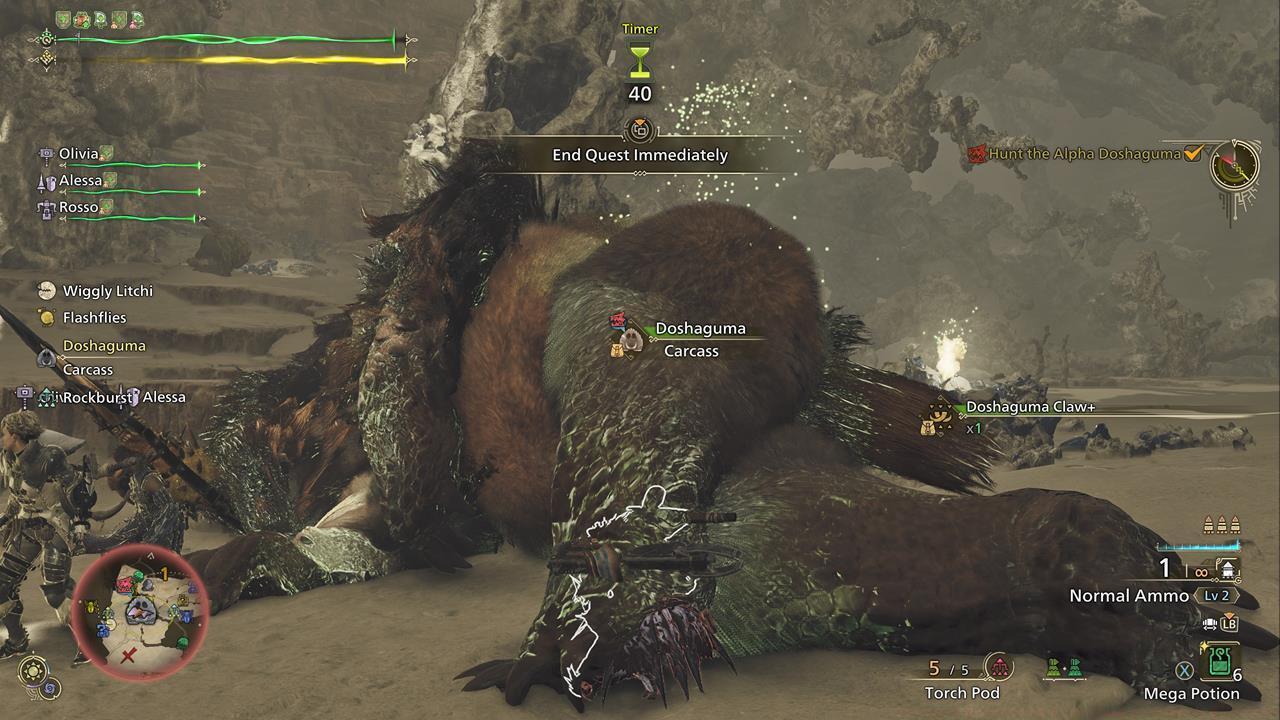Select Rosso in the party list
1280x720 pixels.
tap(79, 208)
